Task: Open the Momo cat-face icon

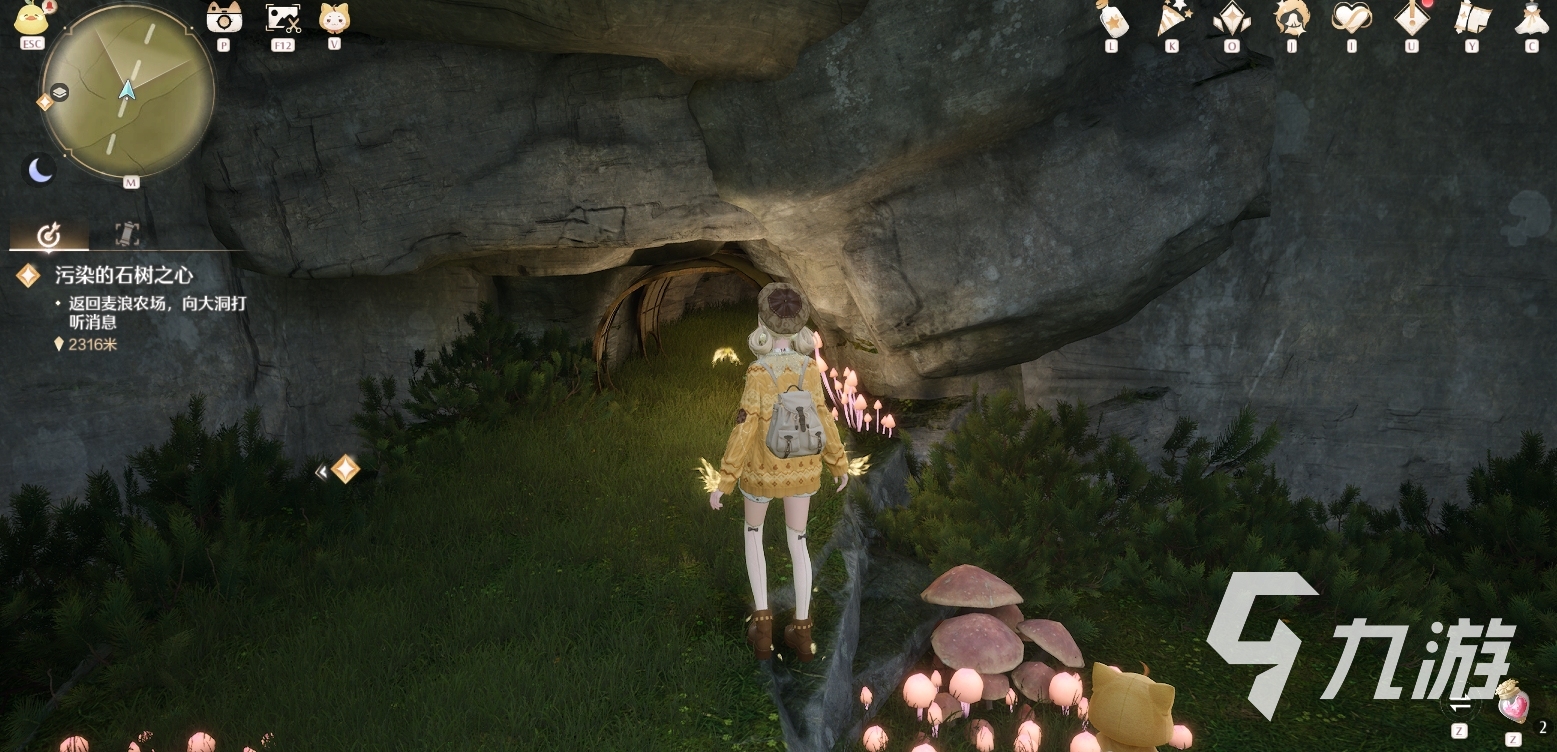Action: pyautogui.click(x=333, y=18)
